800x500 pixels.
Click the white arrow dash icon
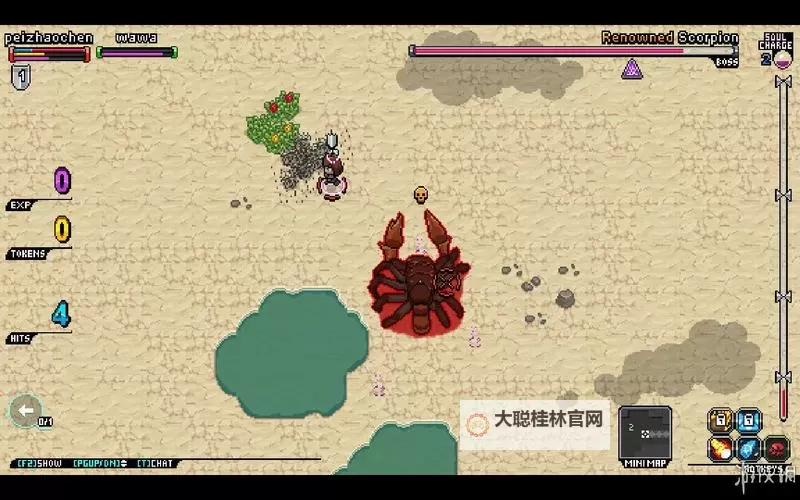pyautogui.click(x=25, y=409)
